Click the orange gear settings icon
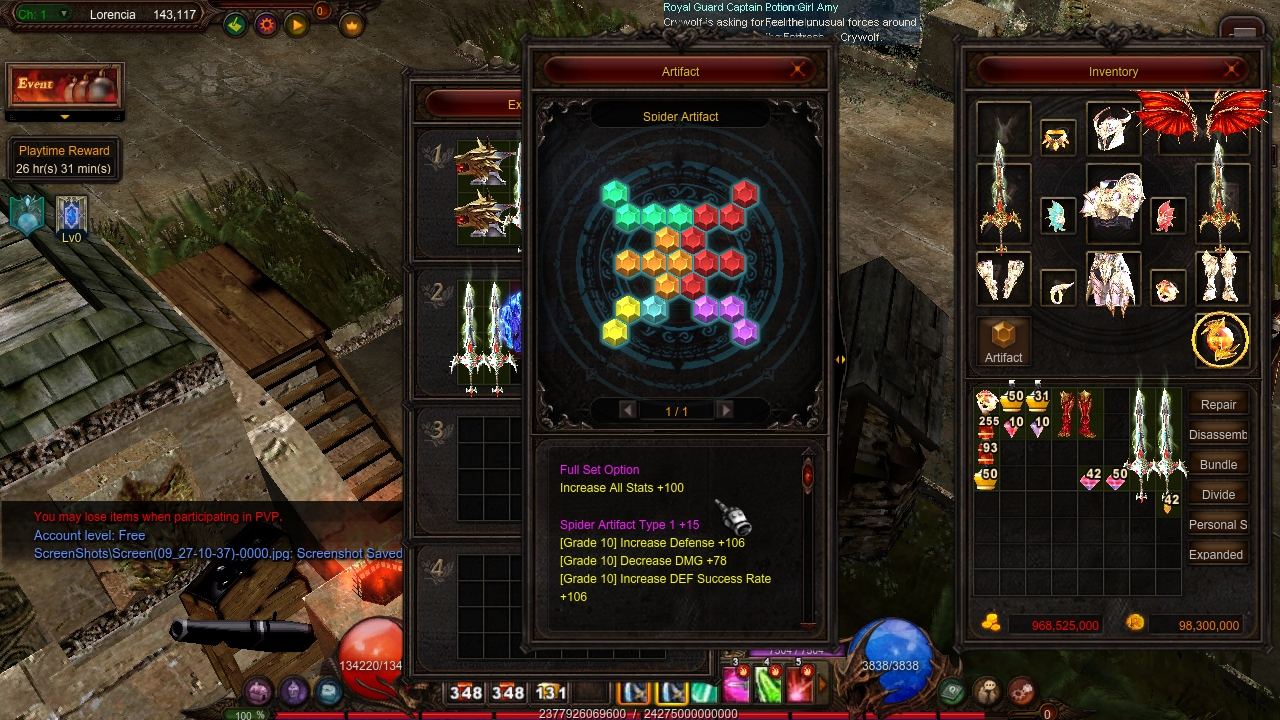1280x720 pixels. pos(266,26)
